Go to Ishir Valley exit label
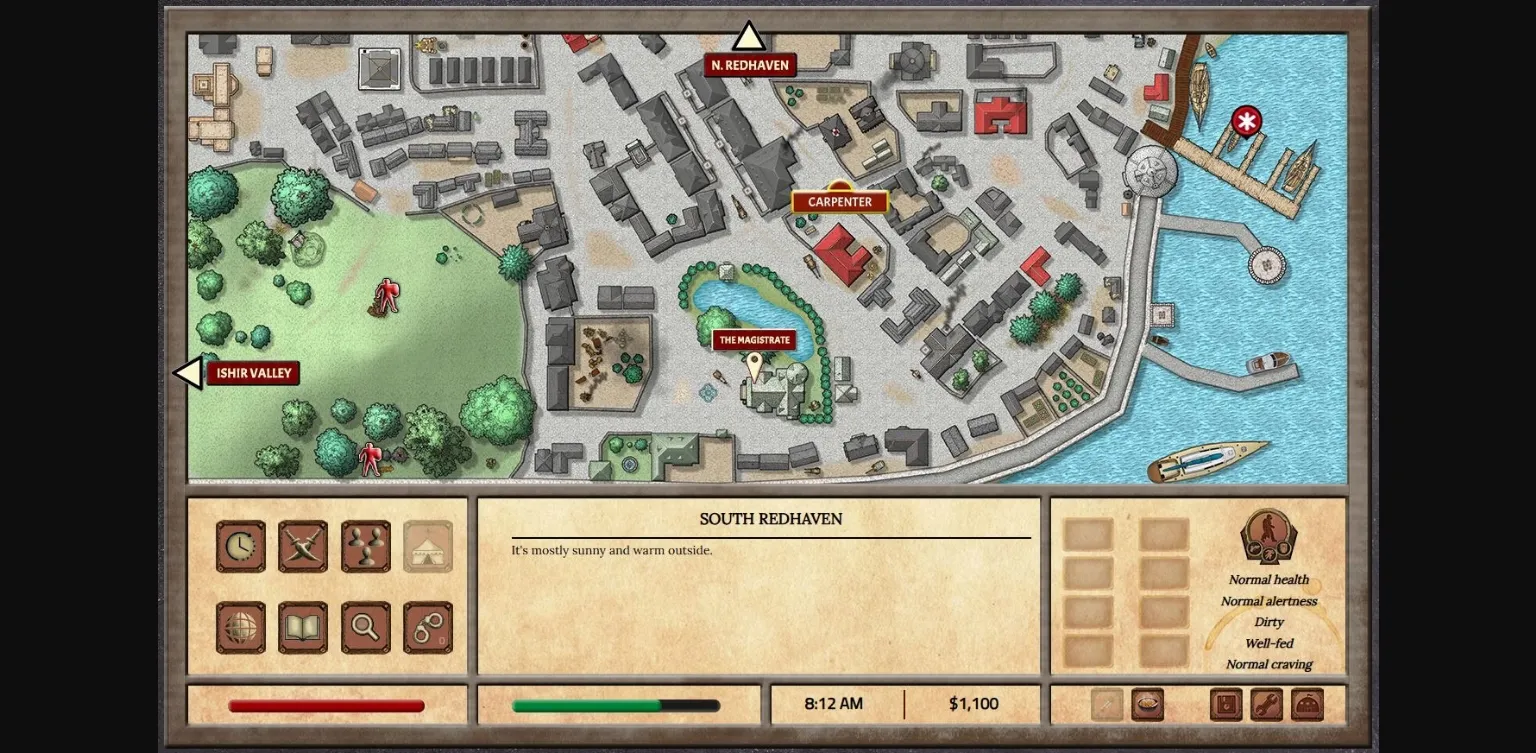1536x753 pixels. point(254,373)
